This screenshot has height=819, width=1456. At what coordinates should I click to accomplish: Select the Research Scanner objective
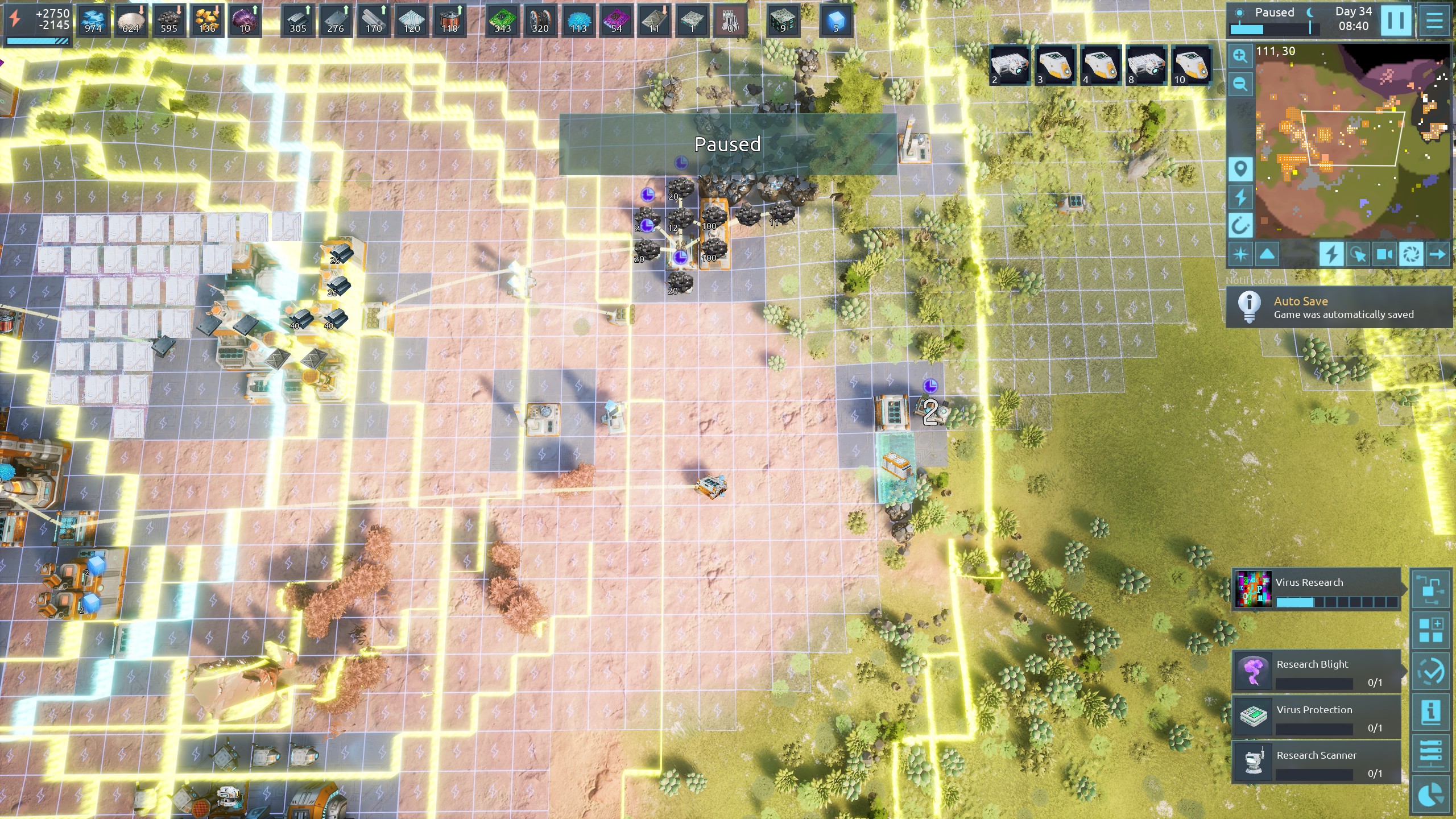coord(1316,762)
